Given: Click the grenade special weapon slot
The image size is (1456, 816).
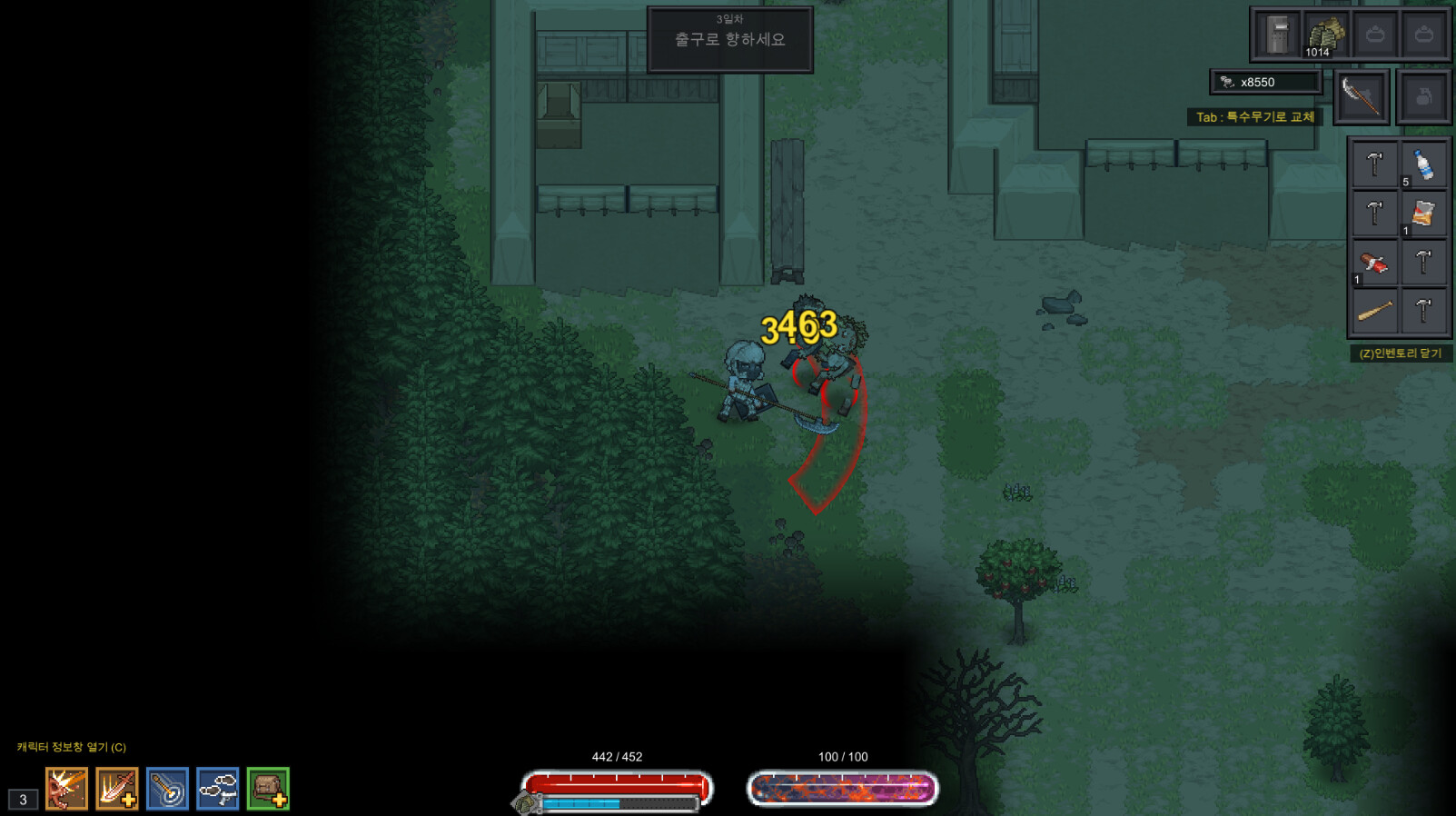Looking at the screenshot, I should [1421, 95].
